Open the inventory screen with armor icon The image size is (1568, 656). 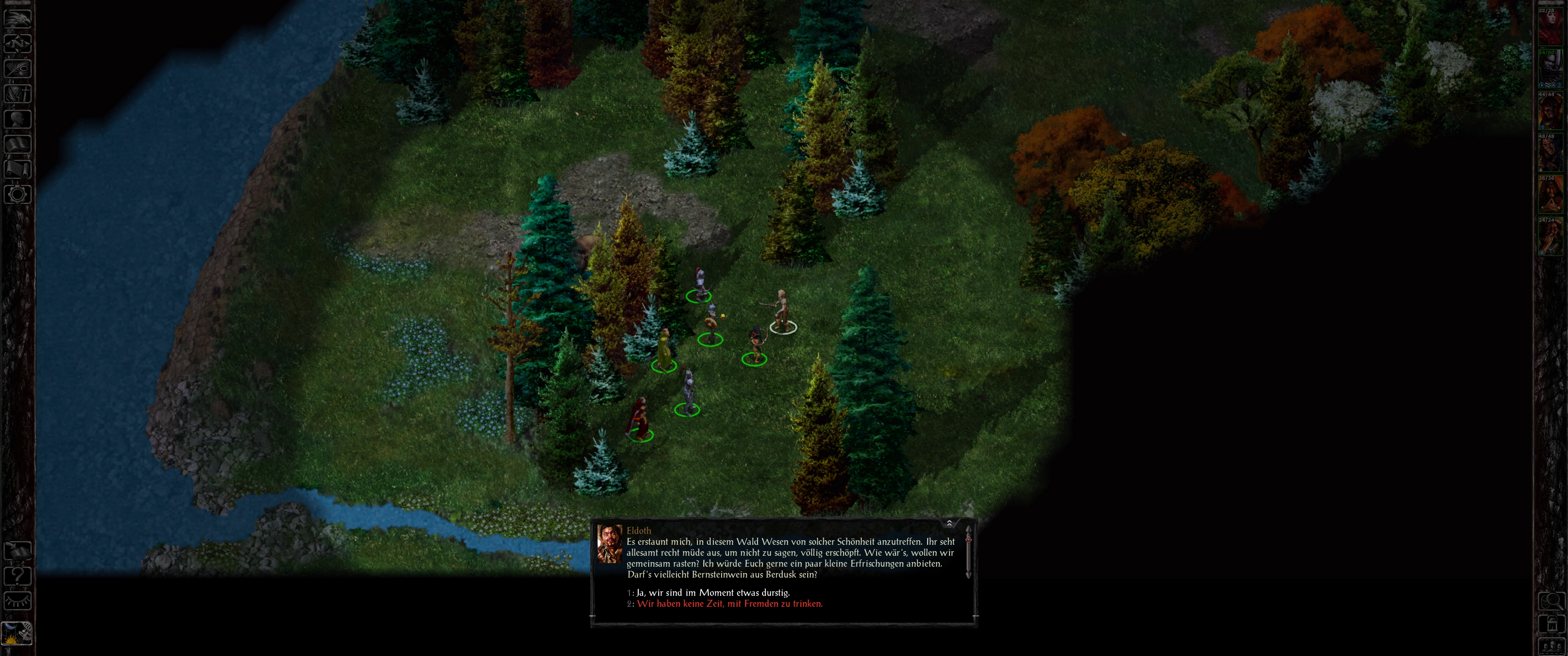tap(18, 93)
